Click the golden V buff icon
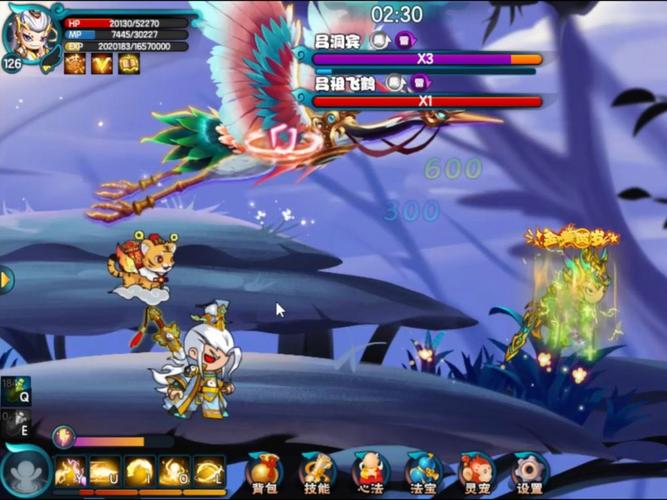Image resolution: width=667 pixels, height=500 pixels. pyautogui.click(x=103, y=64)
